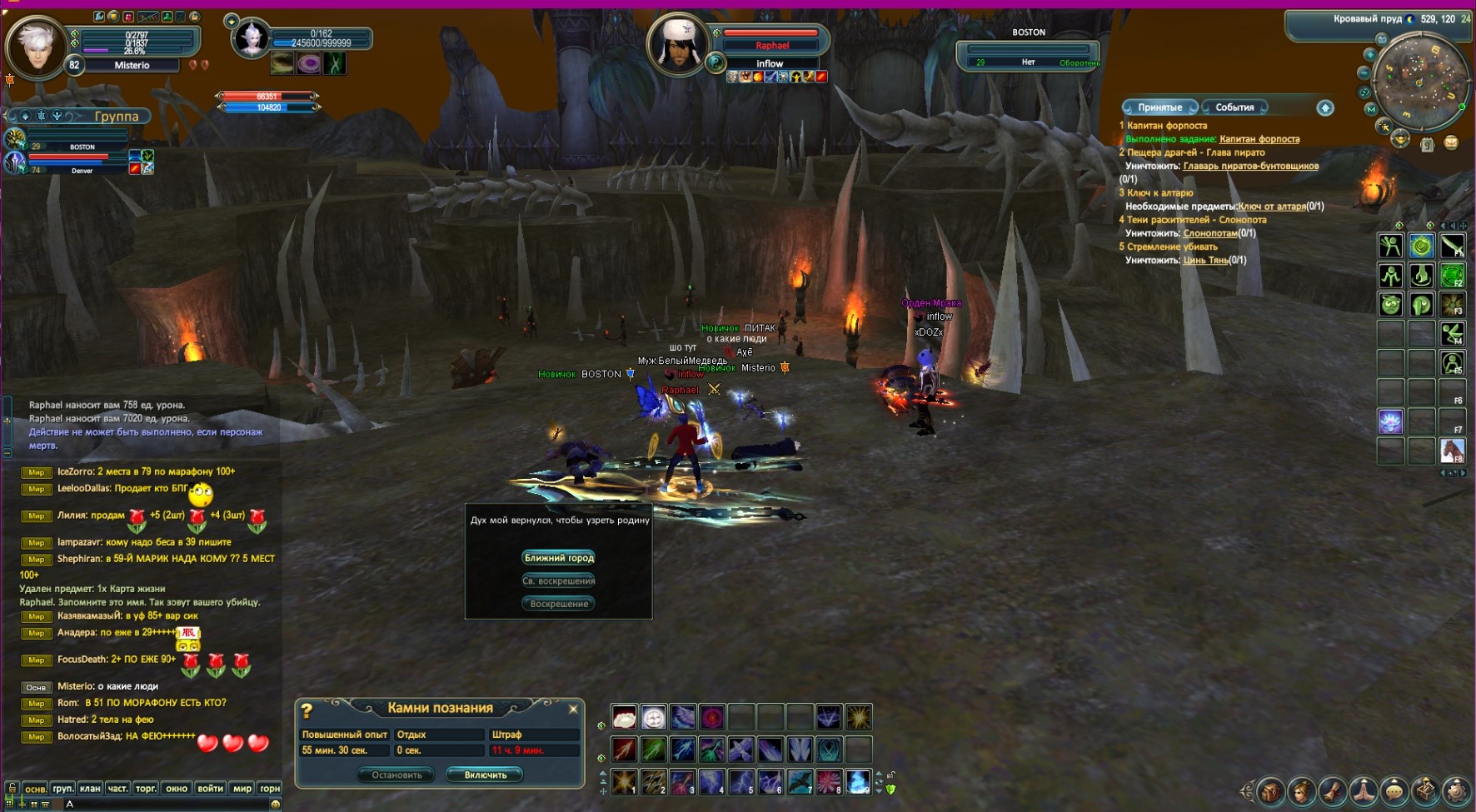The height and width of the screenshot is (812, 1476).
Task: Click the M button on the minimap
Action: point(1372,109)
